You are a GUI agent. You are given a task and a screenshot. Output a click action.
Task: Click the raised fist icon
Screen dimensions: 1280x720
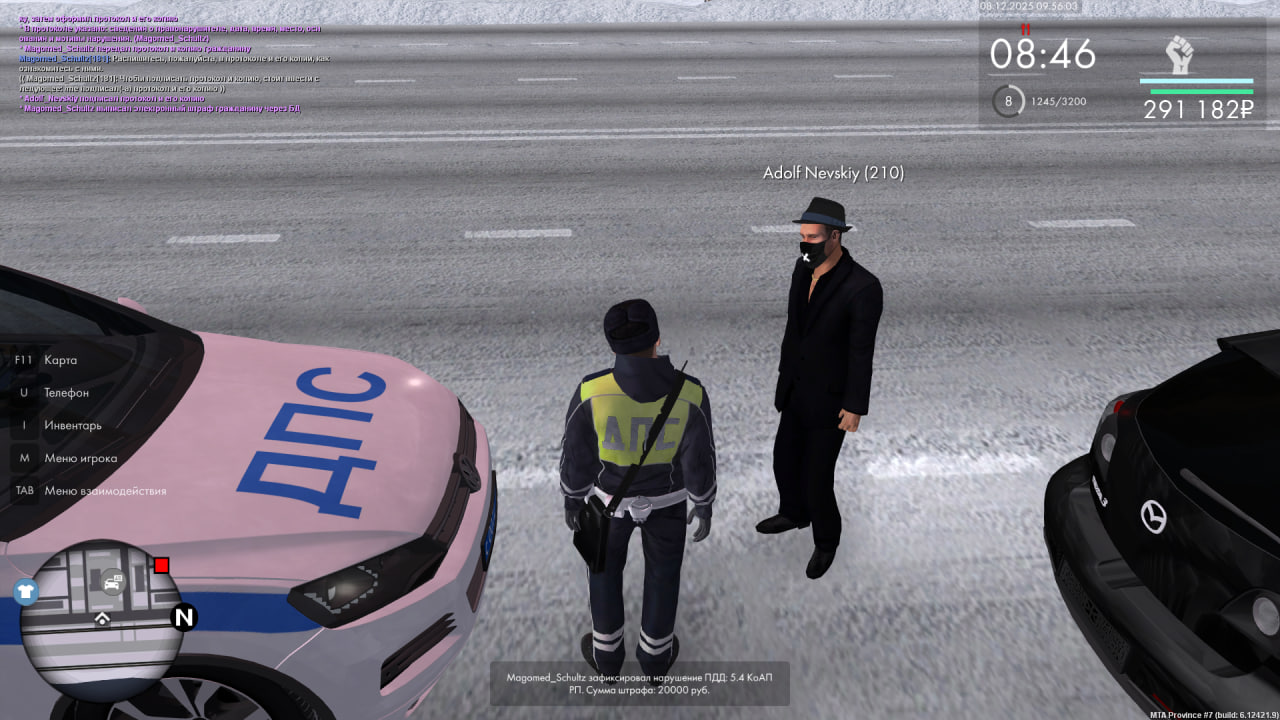pyautogui.click(x=1181, y=54)
